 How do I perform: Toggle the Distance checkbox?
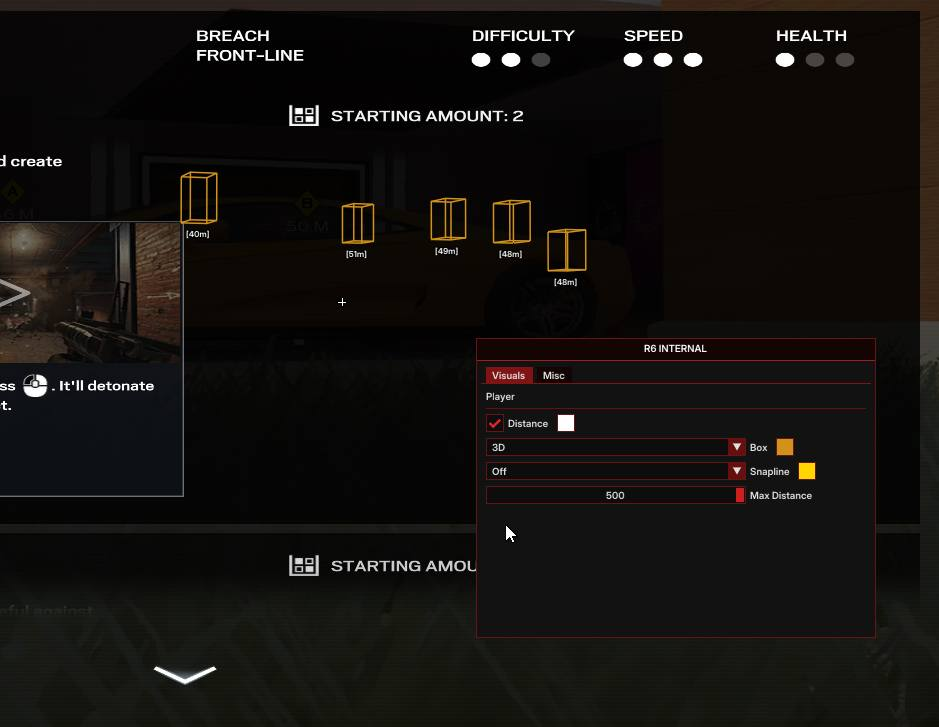click(495, 423)
